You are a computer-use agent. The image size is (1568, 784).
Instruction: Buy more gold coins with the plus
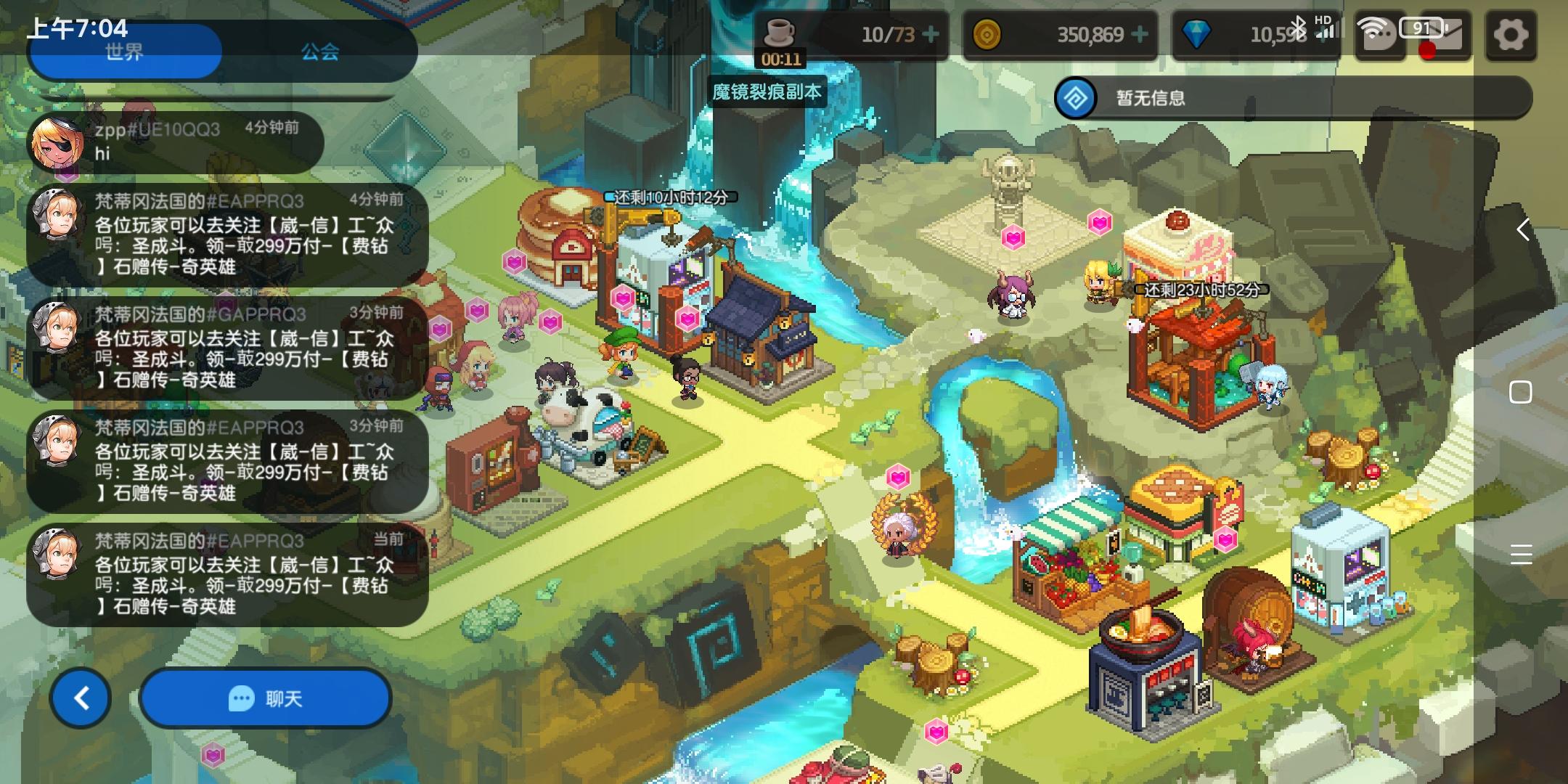[x=1140, y=34]
